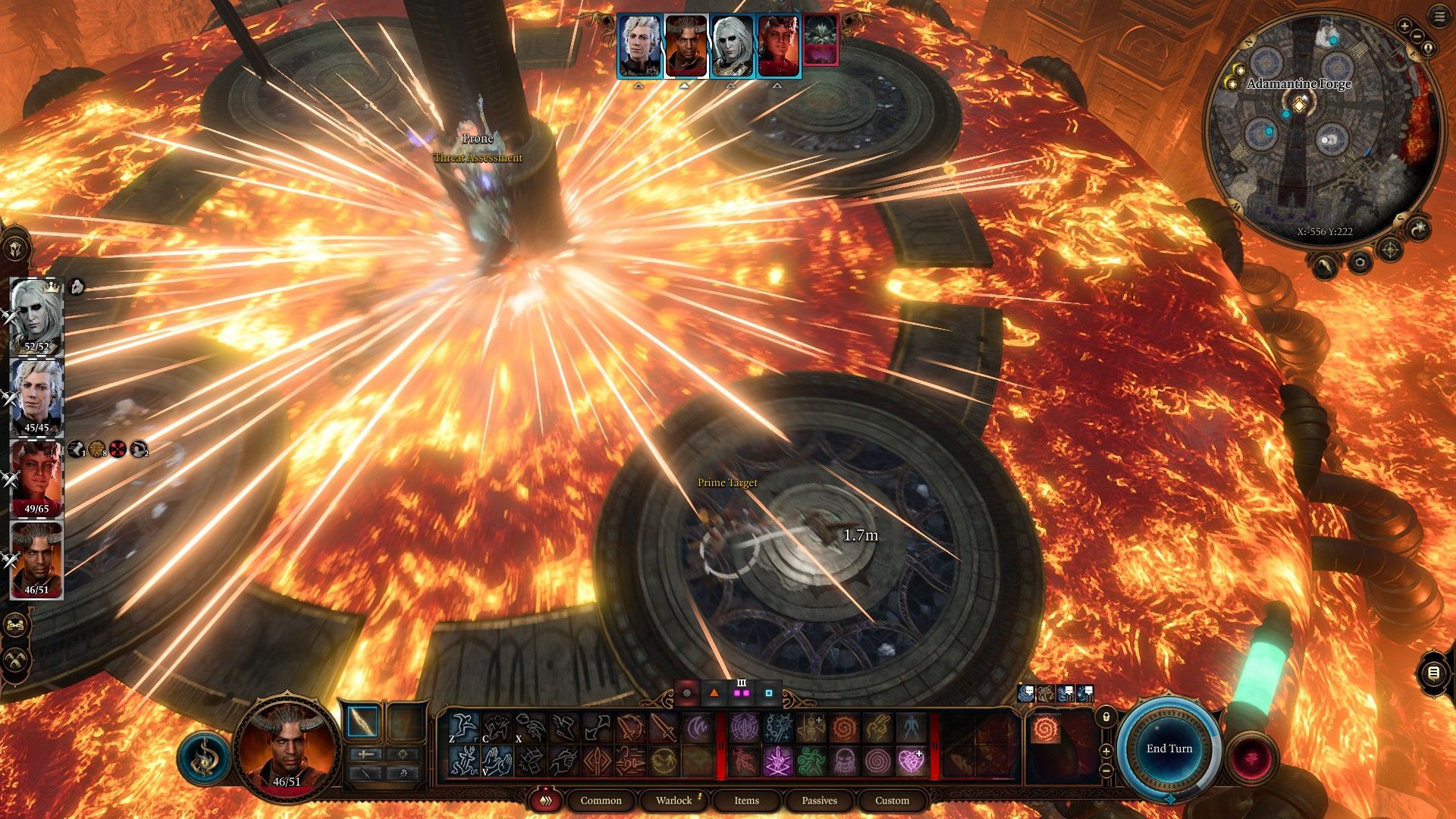The width and height of the screenshot is (1456, 819).
Task: Use the Shove action with hands icon
Action: (497, 761)
